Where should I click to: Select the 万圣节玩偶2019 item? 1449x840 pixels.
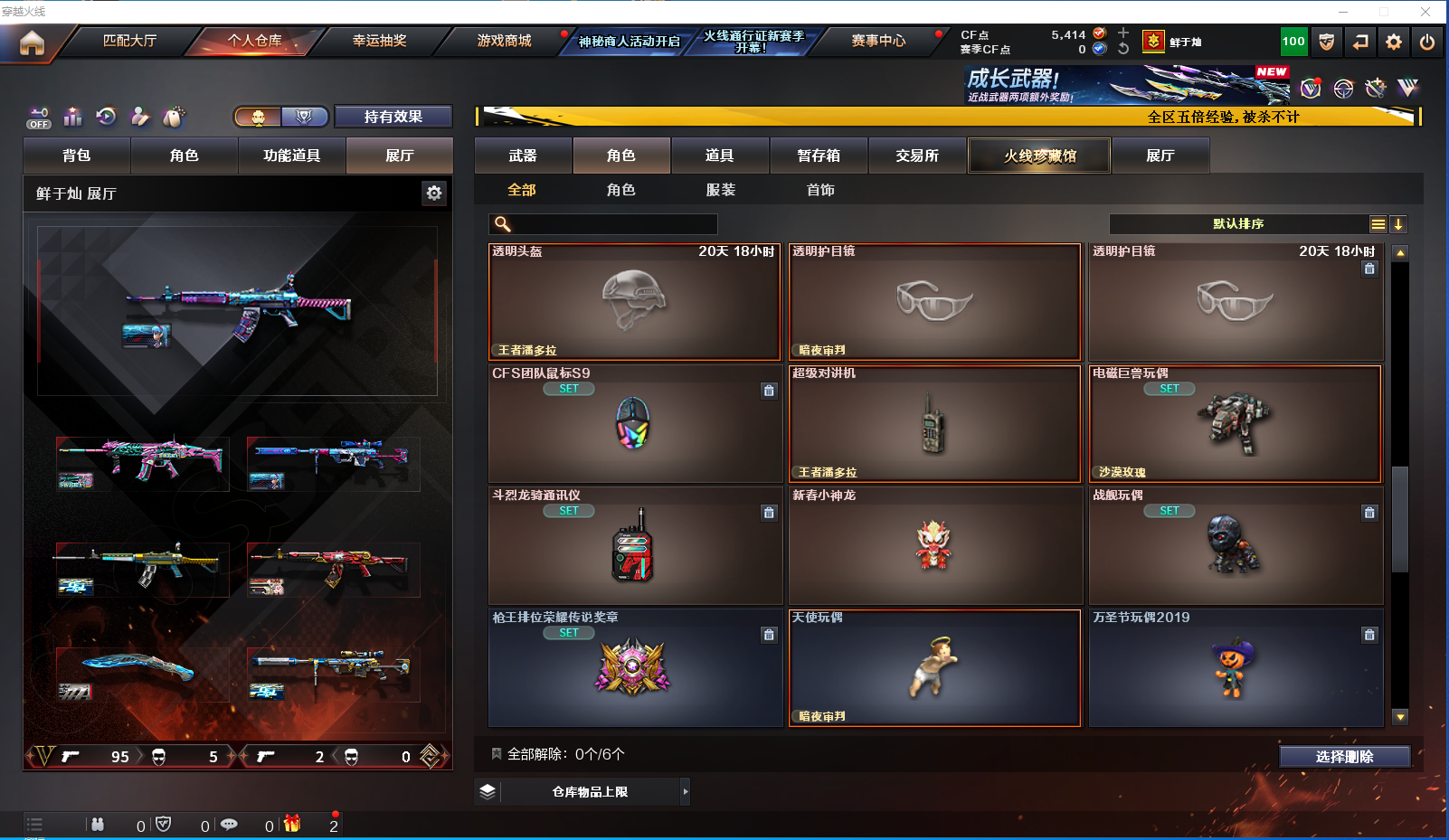(1235, 667)
